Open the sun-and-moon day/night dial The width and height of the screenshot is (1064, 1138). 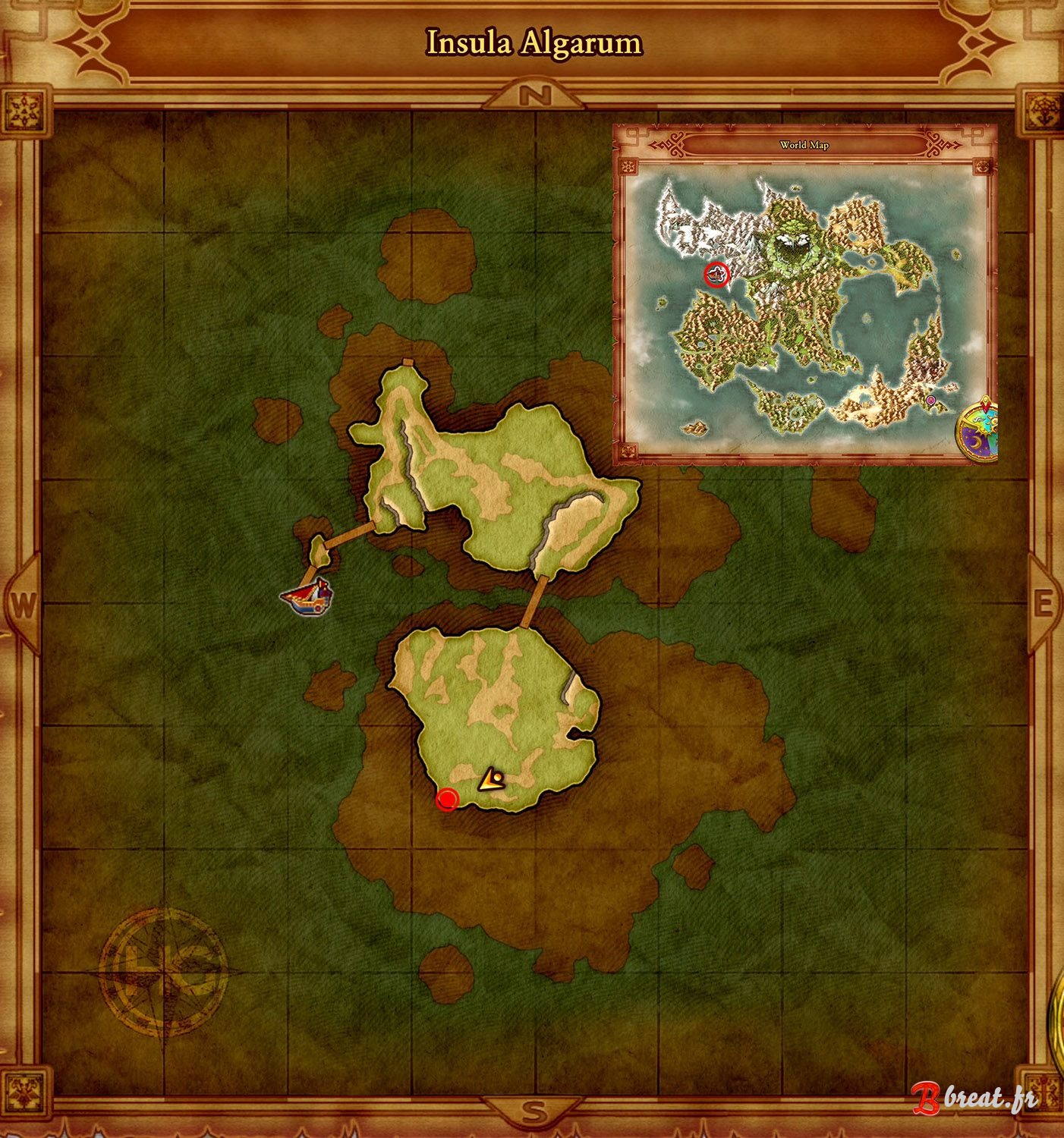979,426
